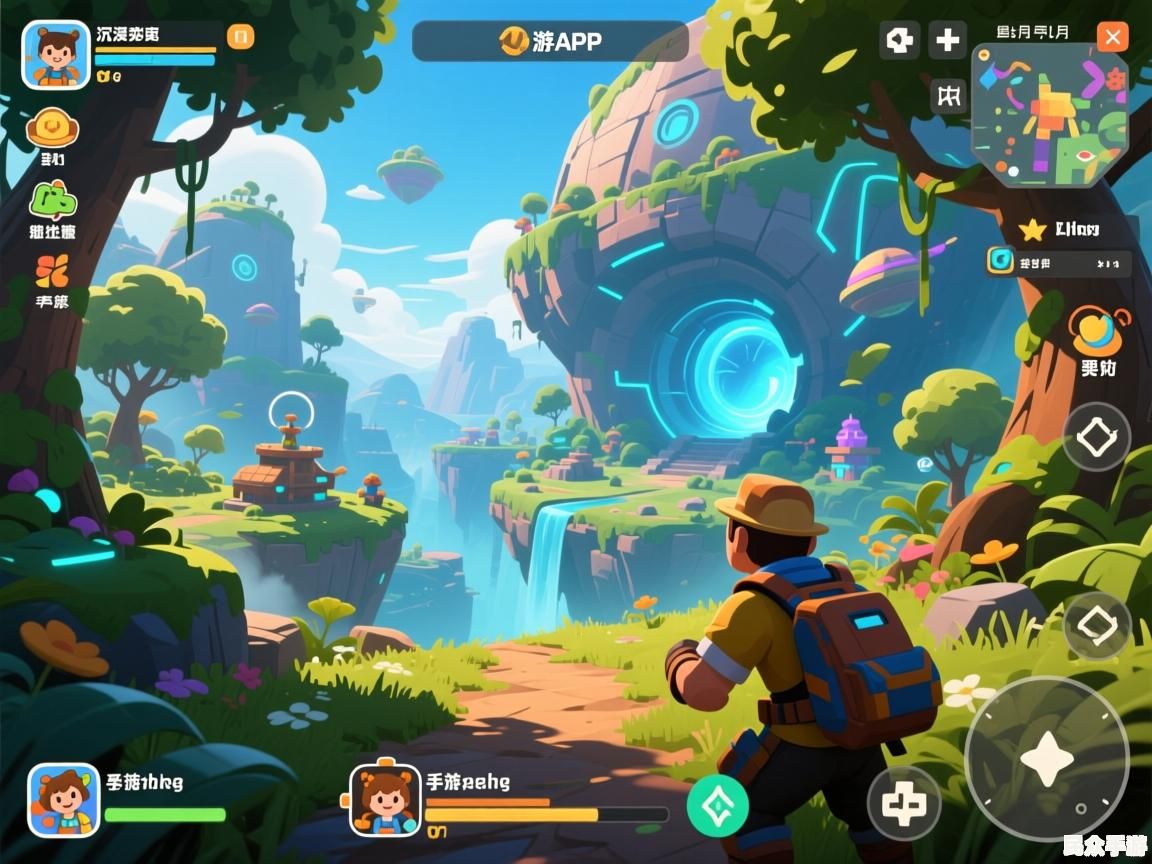The image size is (1152, 864).
Task: Select the bottom-center teammate portrait
Action: (385, 799)
